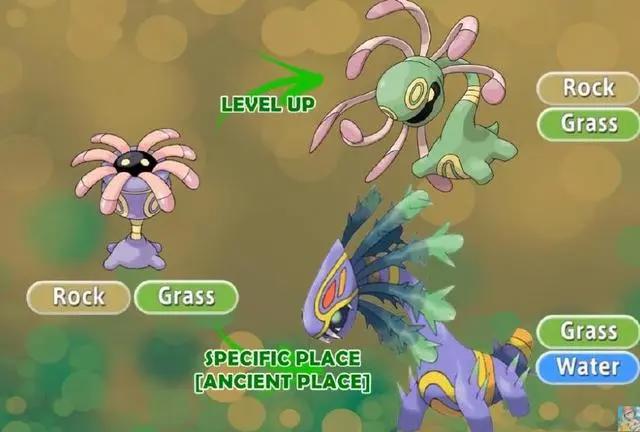Viewport: 640px width, 432px height.
Task: Select Cradily's Rock type badge
Action: point(588,88)
